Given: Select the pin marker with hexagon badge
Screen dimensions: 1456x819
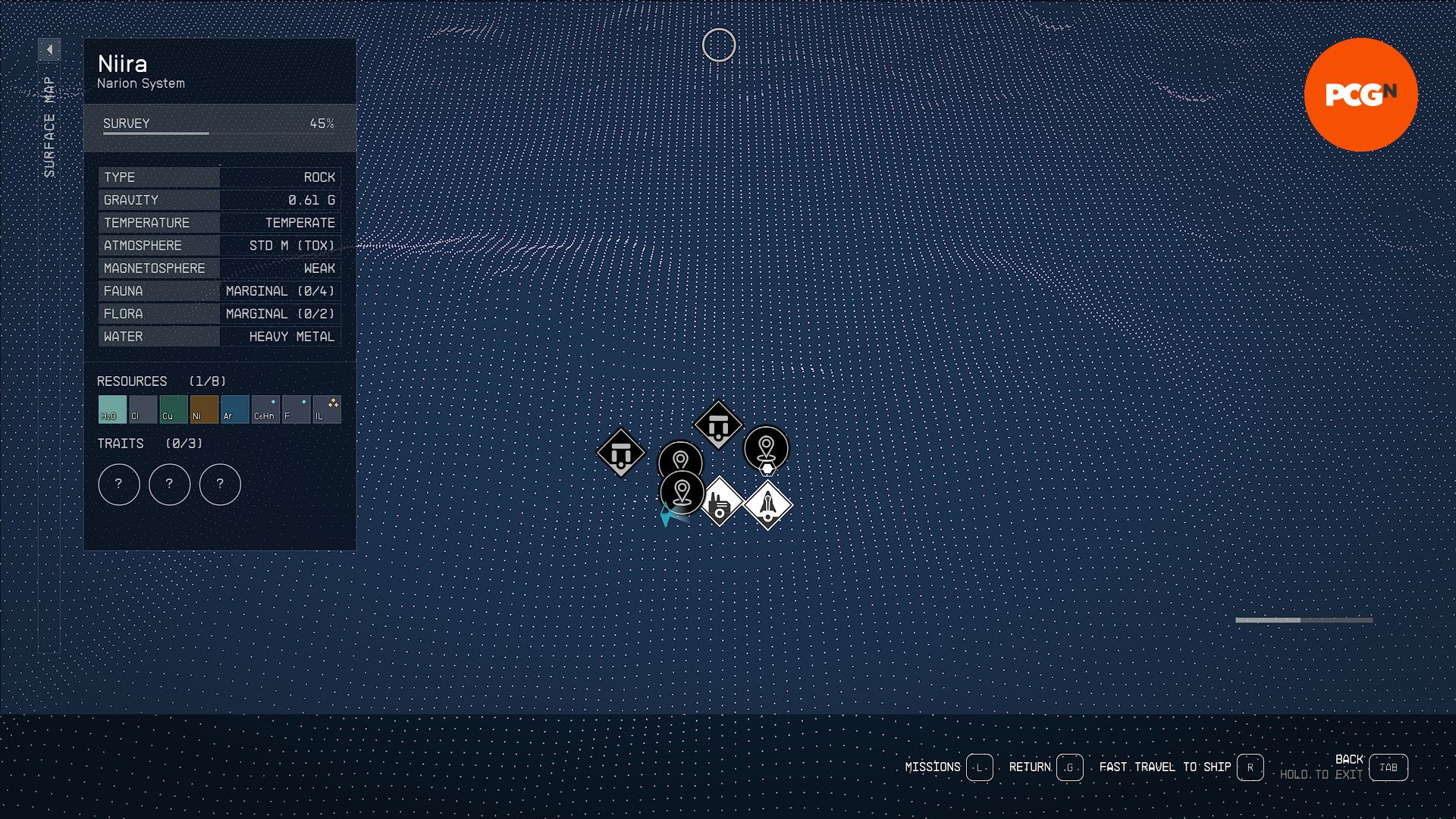Looking at the screenshot, I should point(766,449).
